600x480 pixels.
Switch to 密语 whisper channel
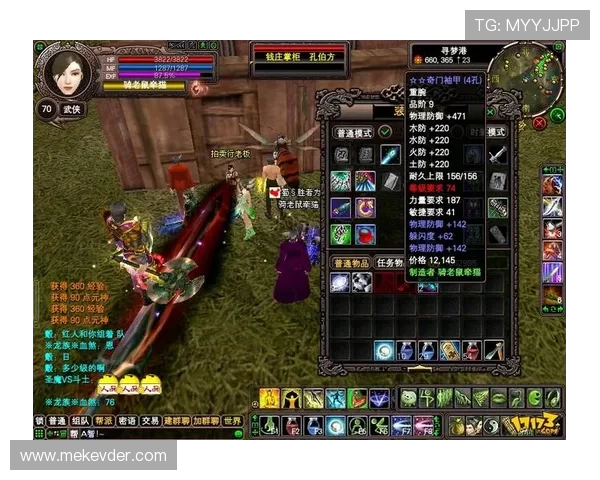pos(127,421)
